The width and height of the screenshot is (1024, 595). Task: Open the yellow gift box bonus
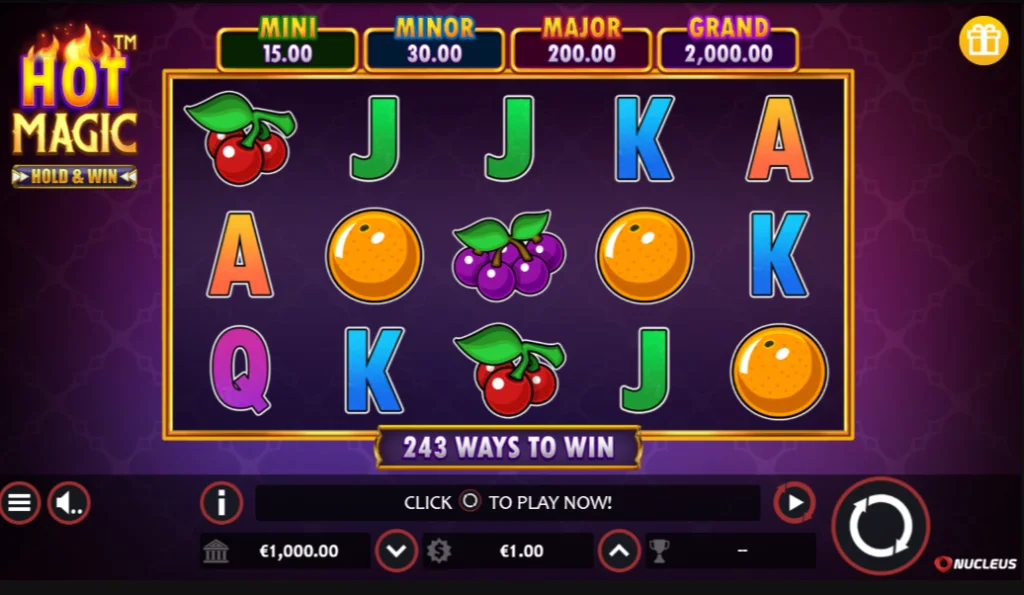(983, 41)
